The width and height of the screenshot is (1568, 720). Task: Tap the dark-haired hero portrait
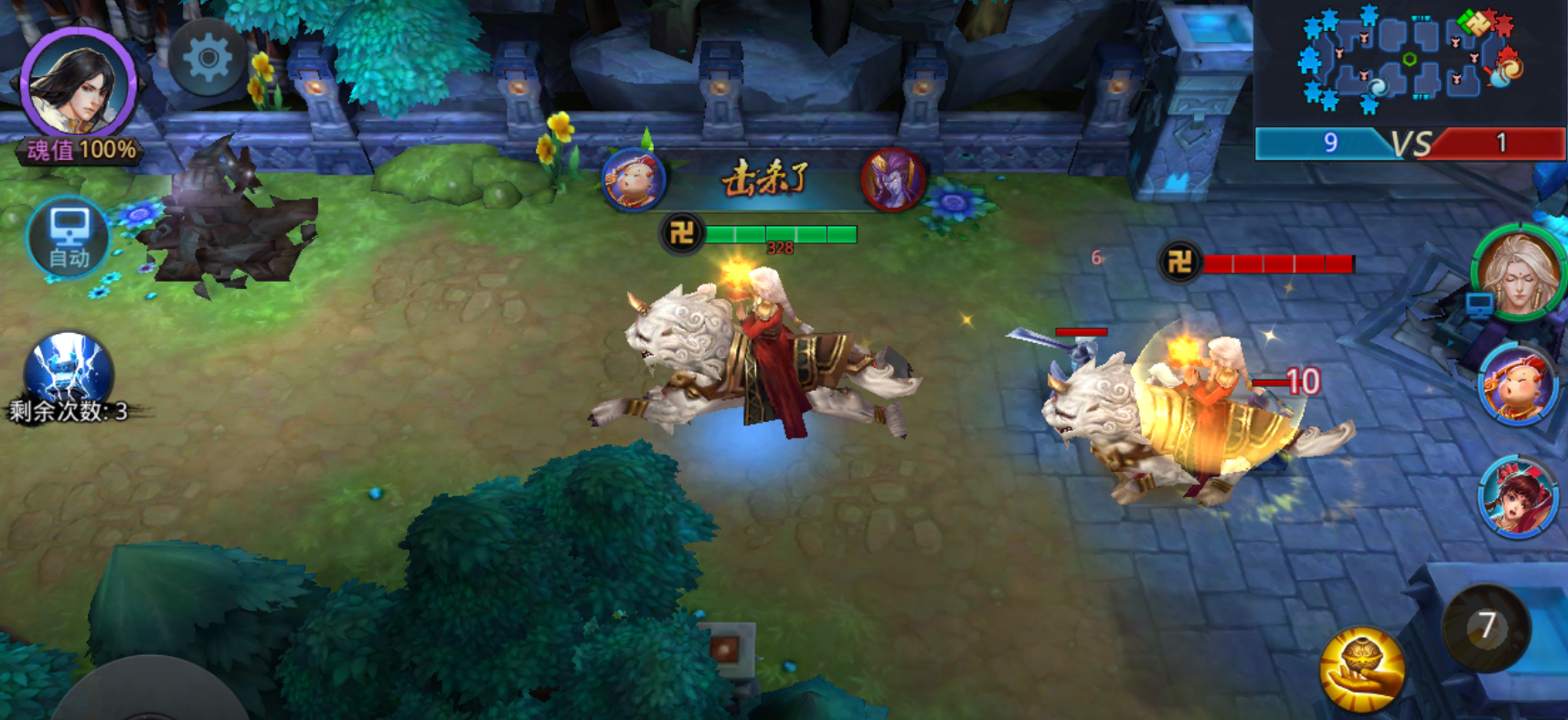point(80,84)
